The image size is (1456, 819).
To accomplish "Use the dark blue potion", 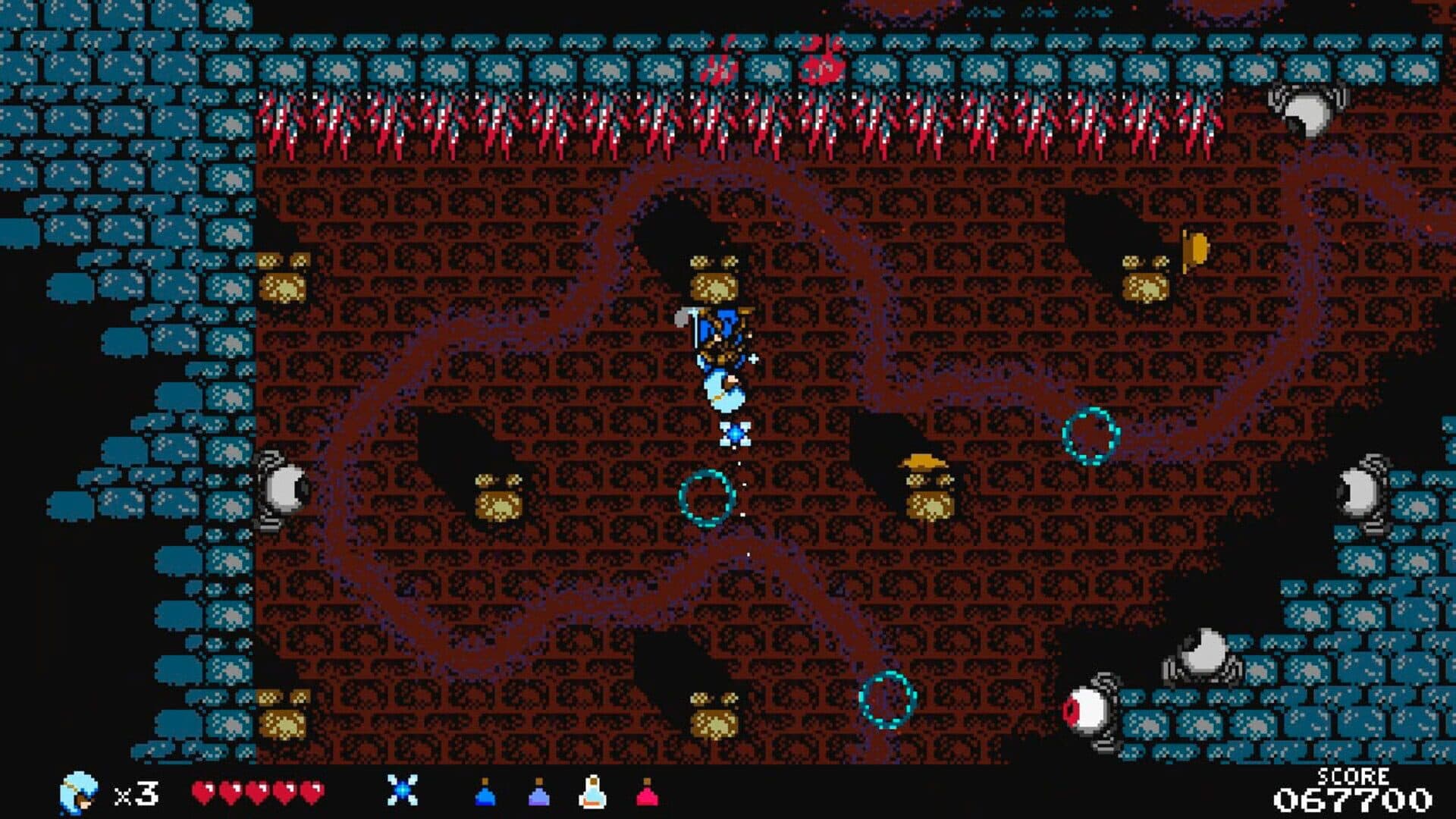I will coord(485,793).
